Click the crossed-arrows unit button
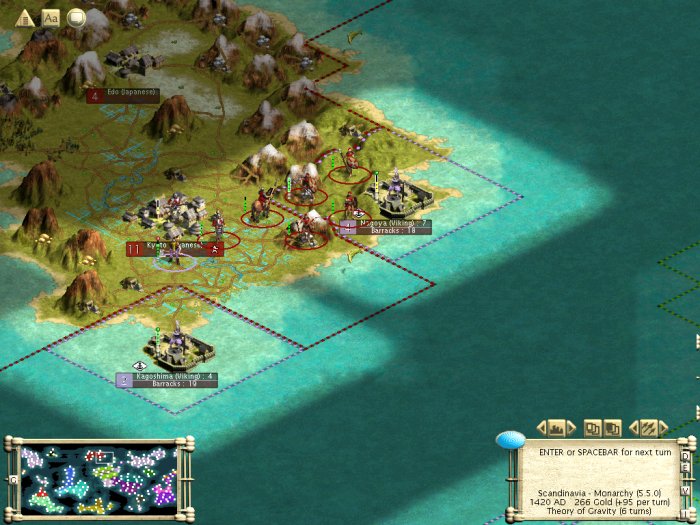 point(648,427)
